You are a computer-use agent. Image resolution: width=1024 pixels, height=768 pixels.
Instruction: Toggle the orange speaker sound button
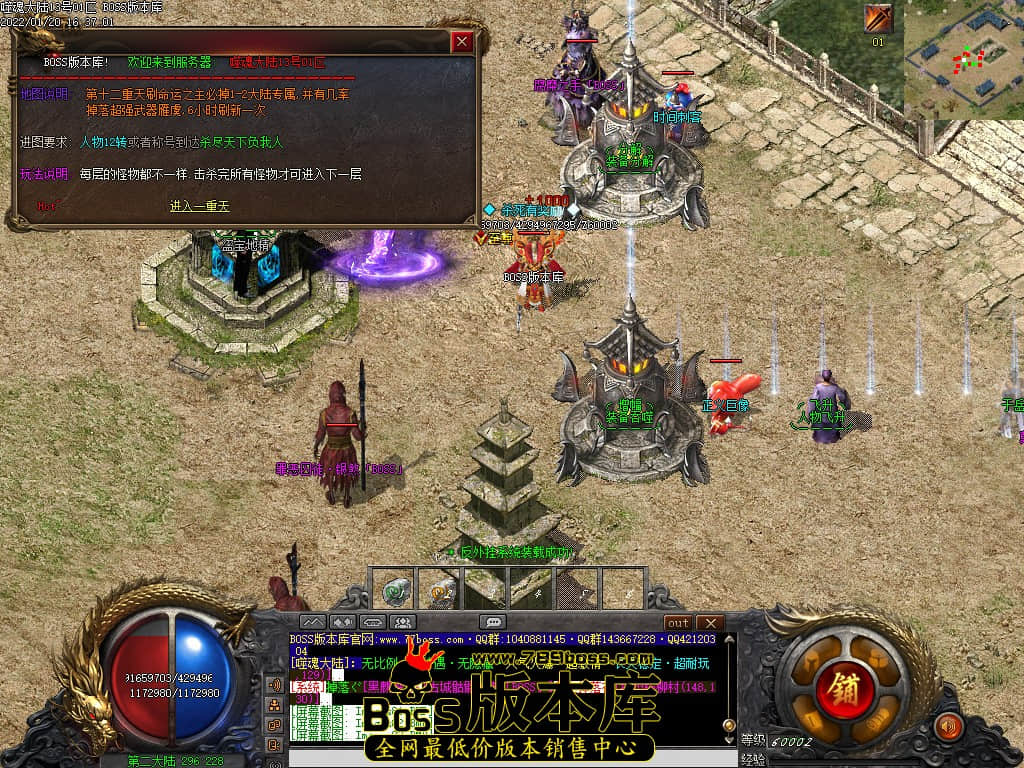point(947,726)
